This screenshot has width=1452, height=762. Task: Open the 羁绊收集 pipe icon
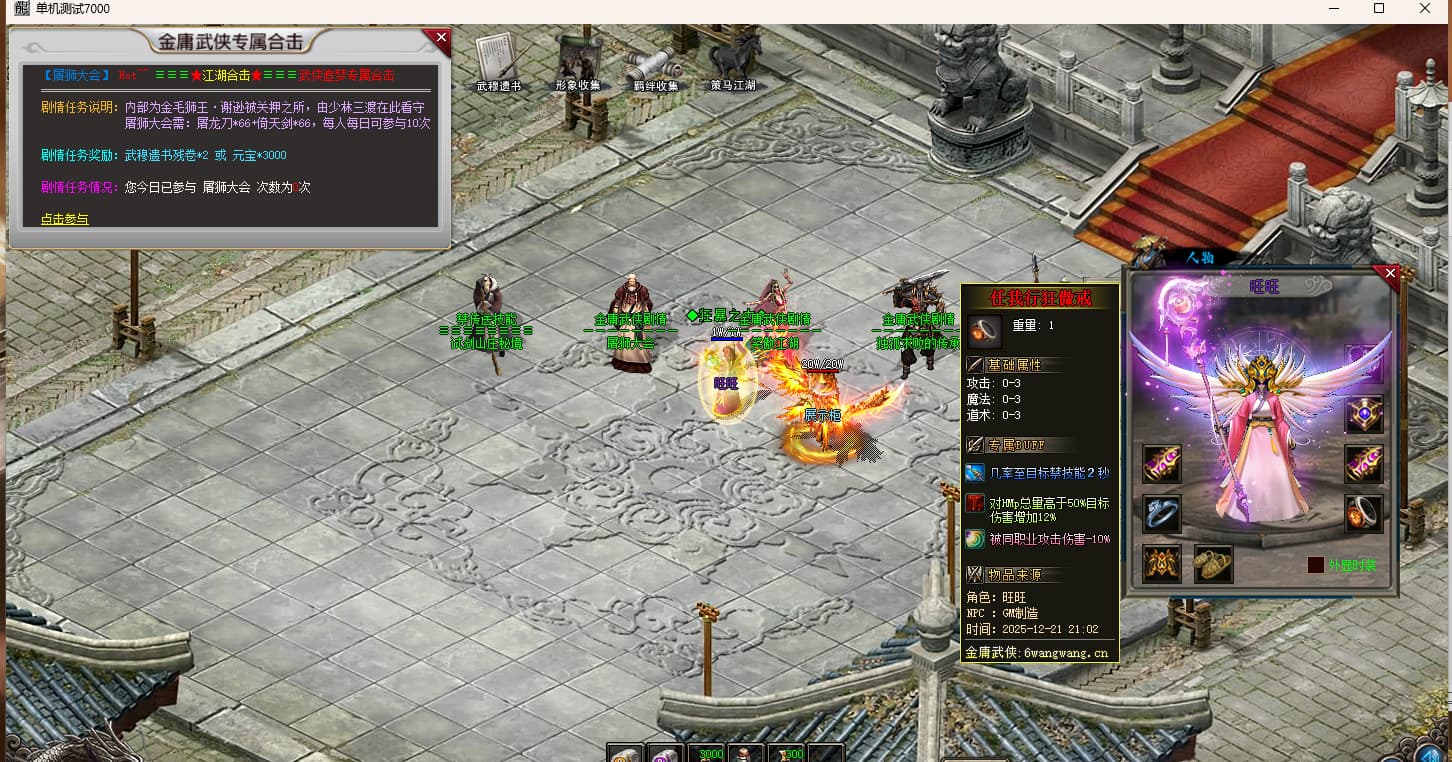click(654, 64)
